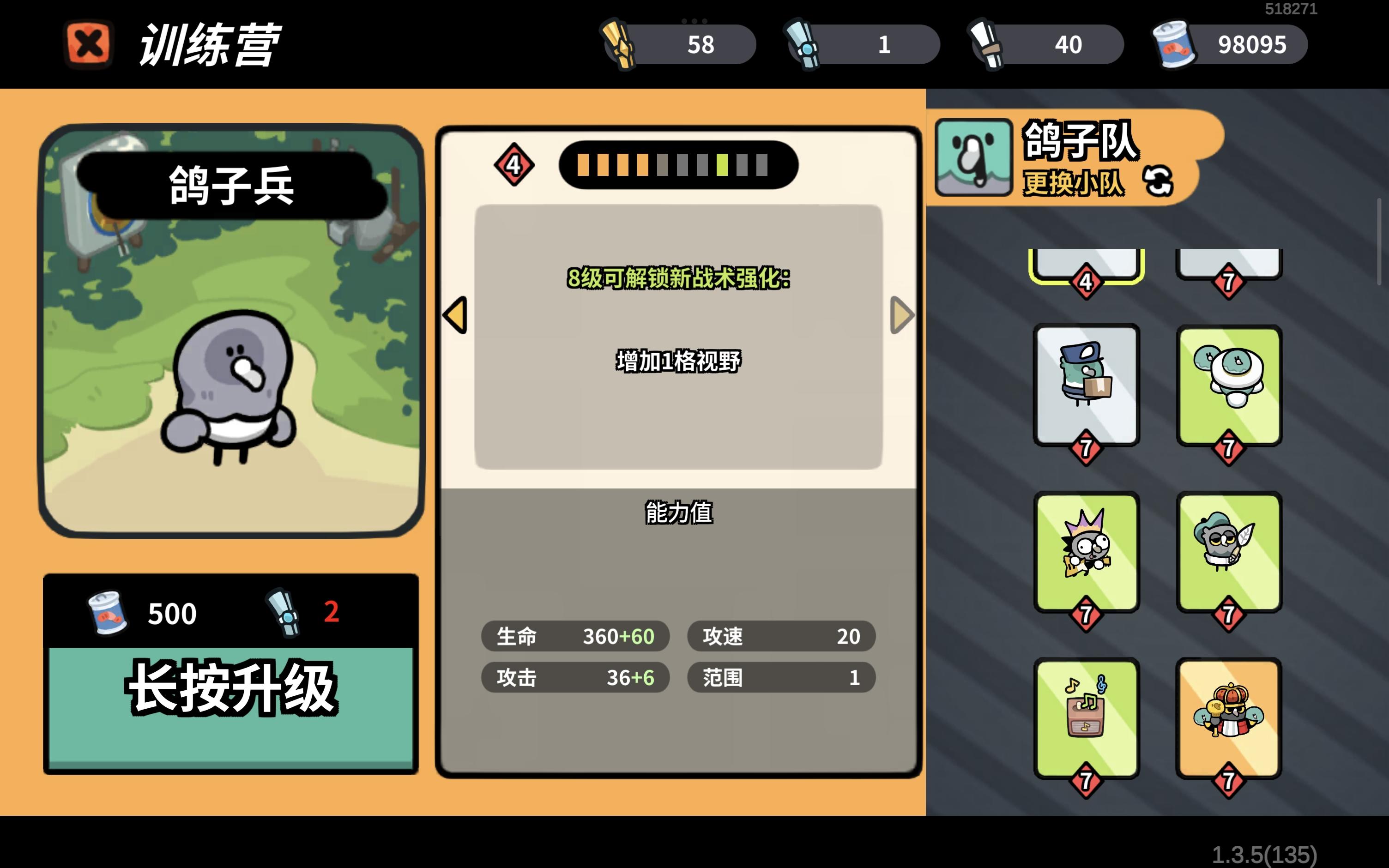The image size is (1389, 868).
Task: Go to previous unit with left arrow
Action: pos(455,314)
